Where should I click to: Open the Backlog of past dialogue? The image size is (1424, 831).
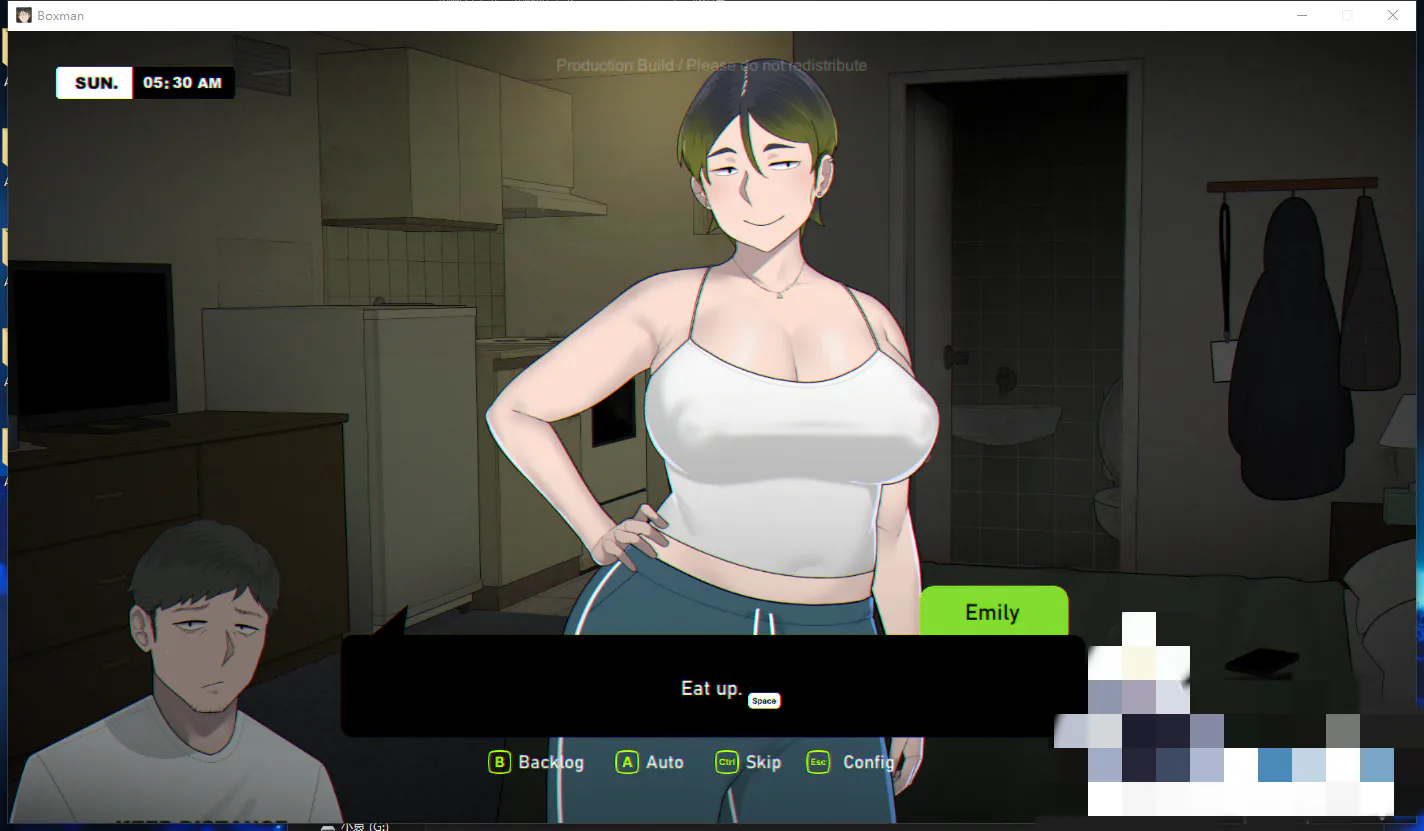pos(537,762)
